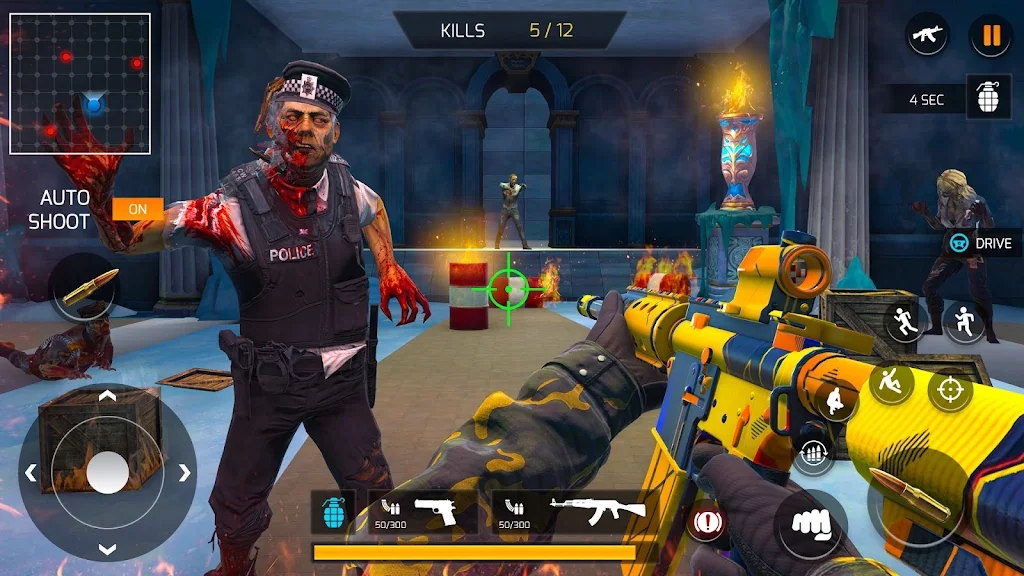Click the movement joystick center knob
1024x576 pixels.
pyautogui.click(x=107, y=472)
